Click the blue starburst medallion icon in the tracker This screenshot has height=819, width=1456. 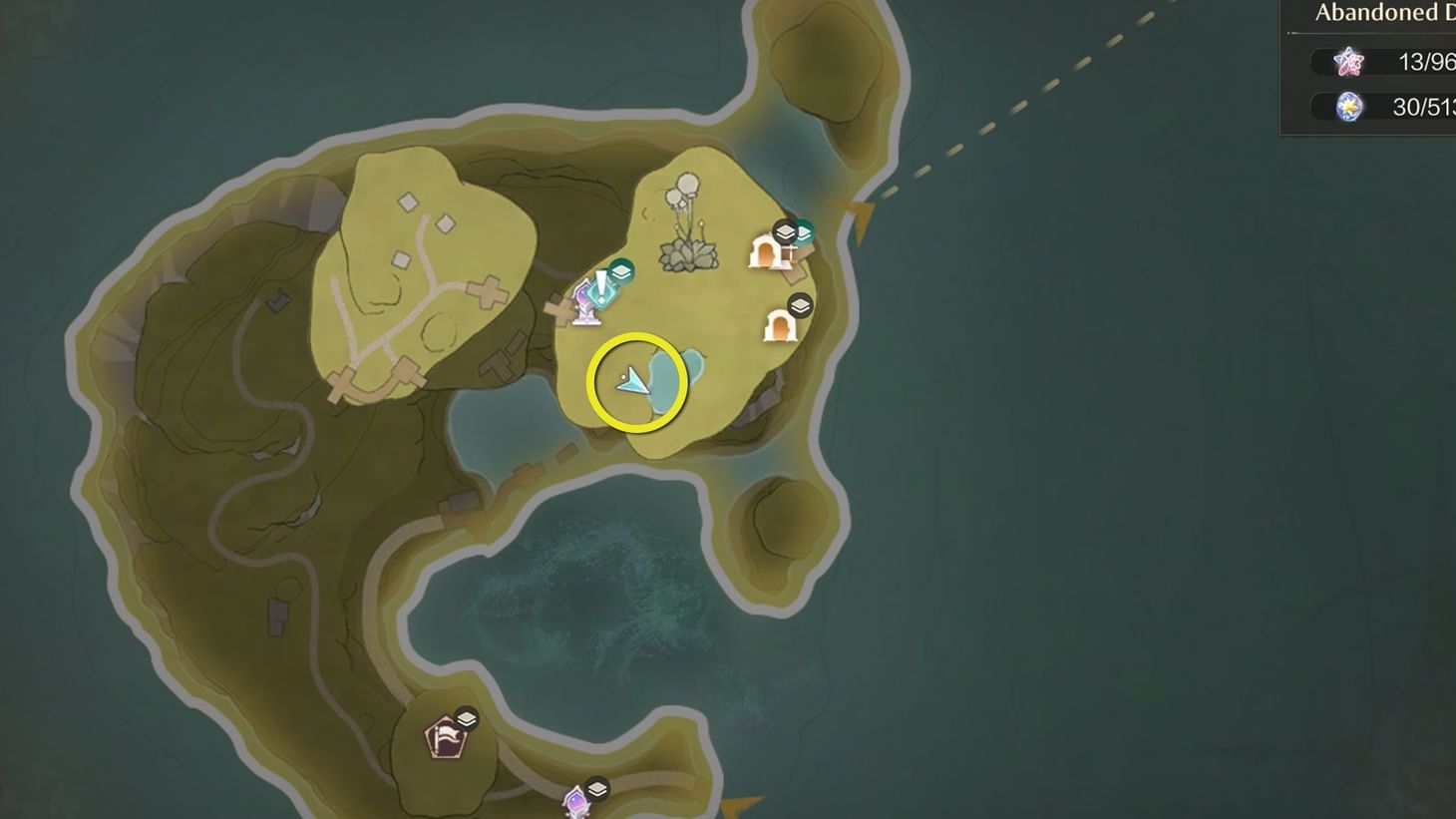click(x=1350, y=108)
